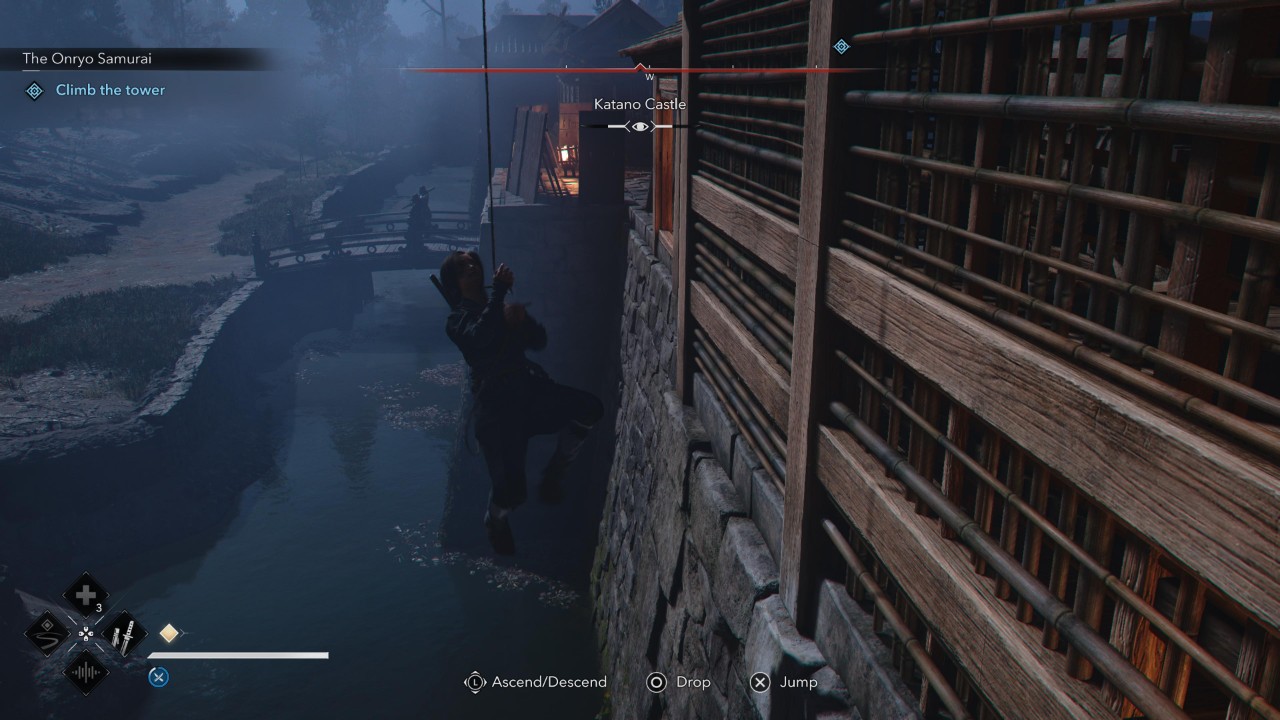The height and width of the screenshot is (720, 1280).
Task: Activate the whistle sound wave slot
Action: pyautogui.click(x=86, y=671)
